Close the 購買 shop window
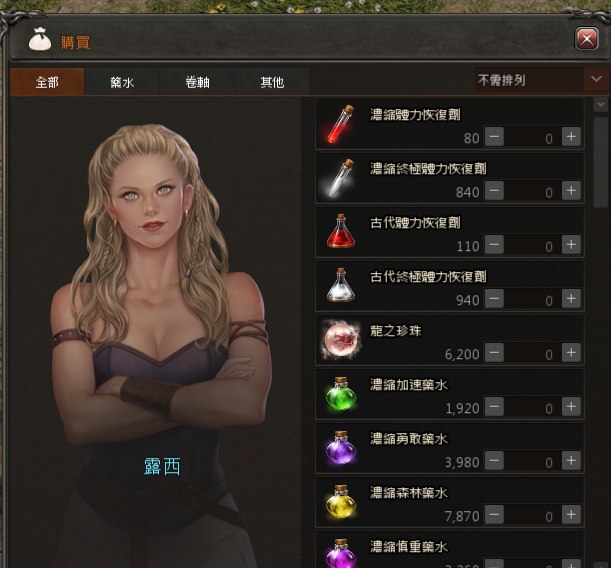The height and width of the screenshot is (568, 611). [587, 39]
